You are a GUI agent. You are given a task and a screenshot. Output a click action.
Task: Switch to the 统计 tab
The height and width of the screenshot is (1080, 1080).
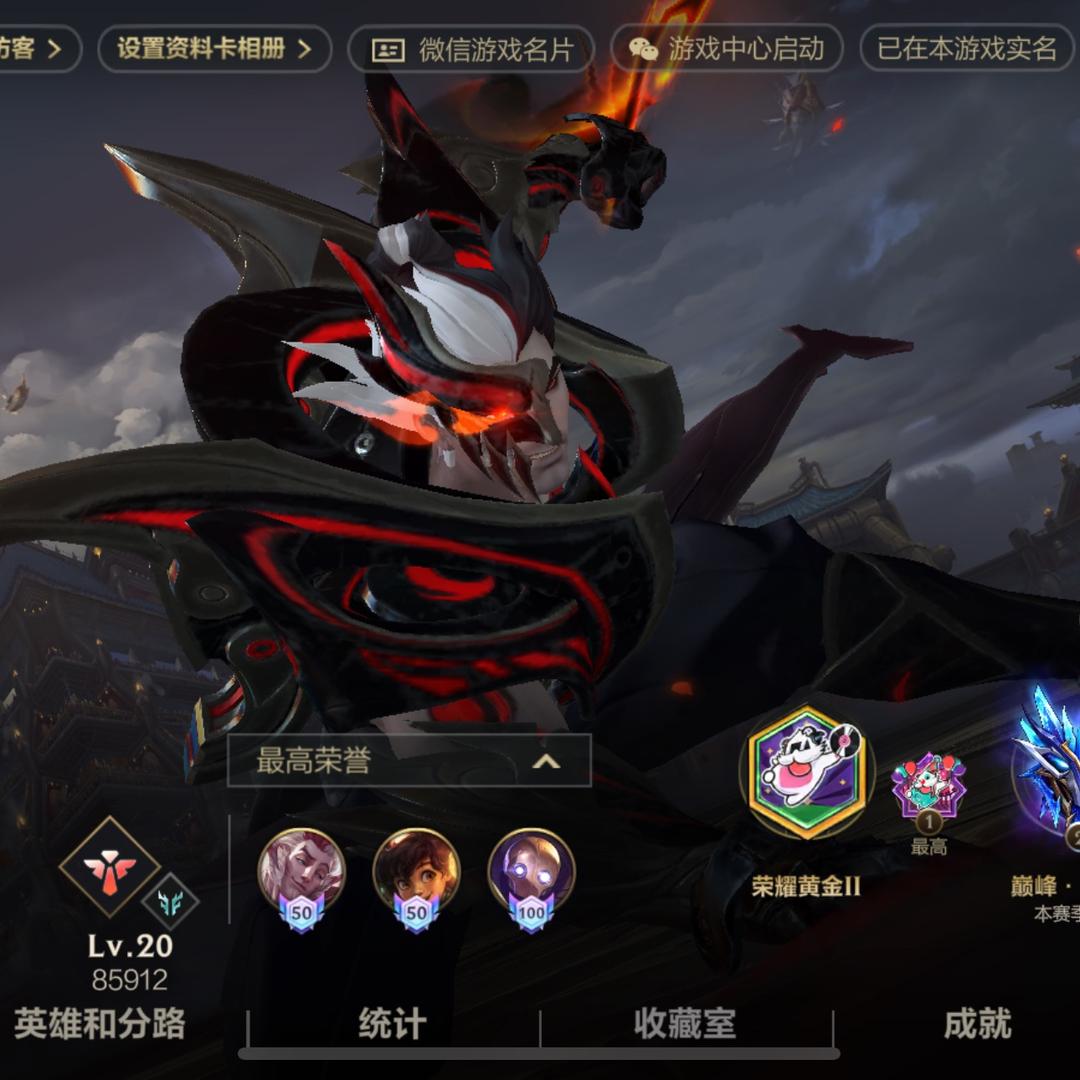(392, 1024)
